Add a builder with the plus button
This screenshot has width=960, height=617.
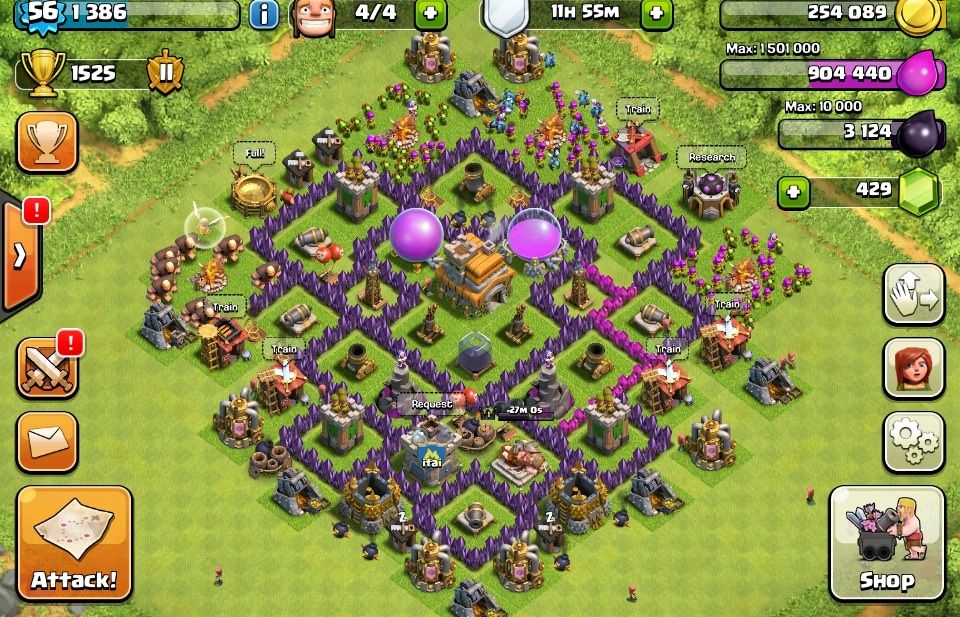pos(430,14)
